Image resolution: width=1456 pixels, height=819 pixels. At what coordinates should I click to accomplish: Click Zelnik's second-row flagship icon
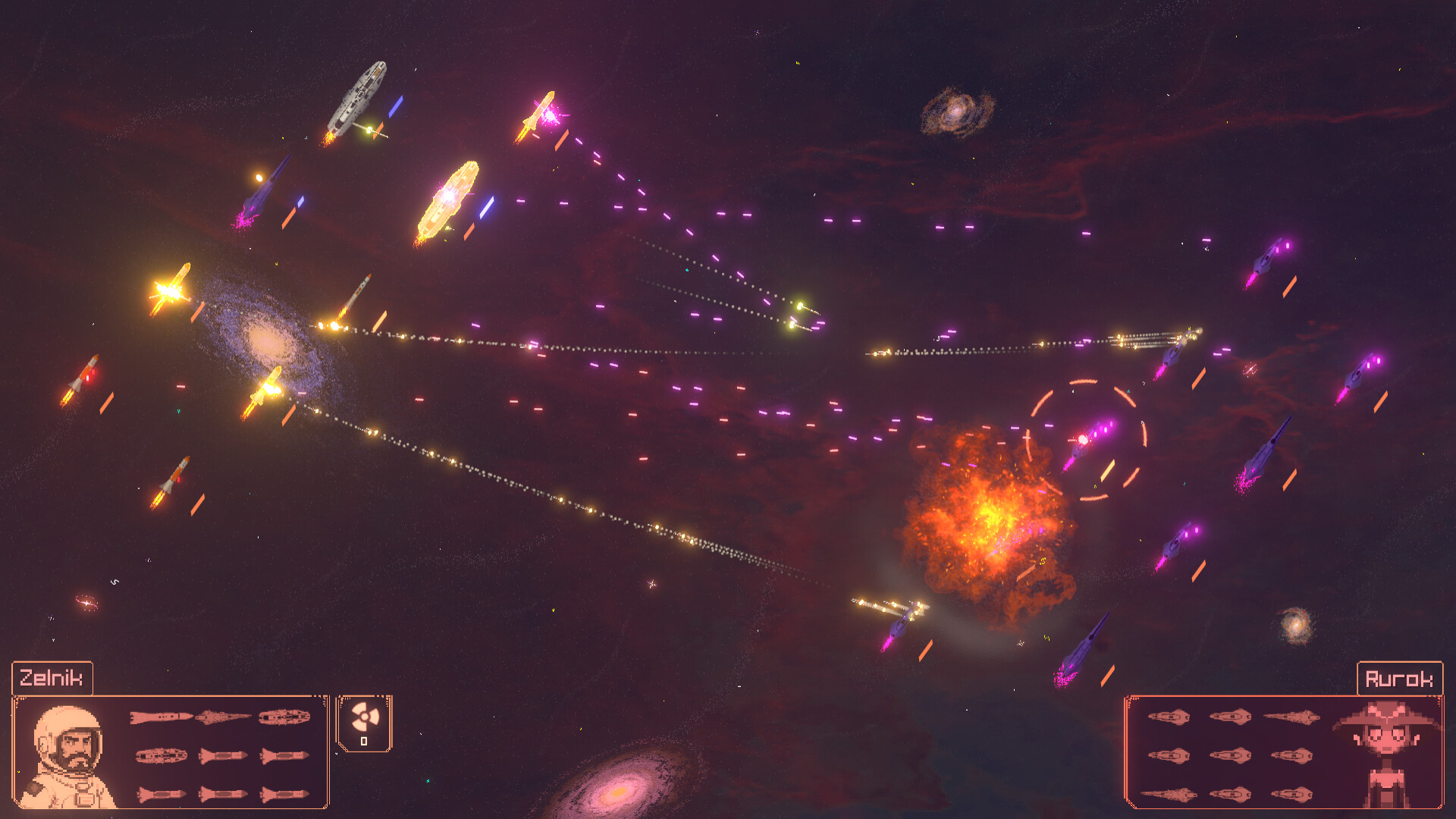(162, 756)
